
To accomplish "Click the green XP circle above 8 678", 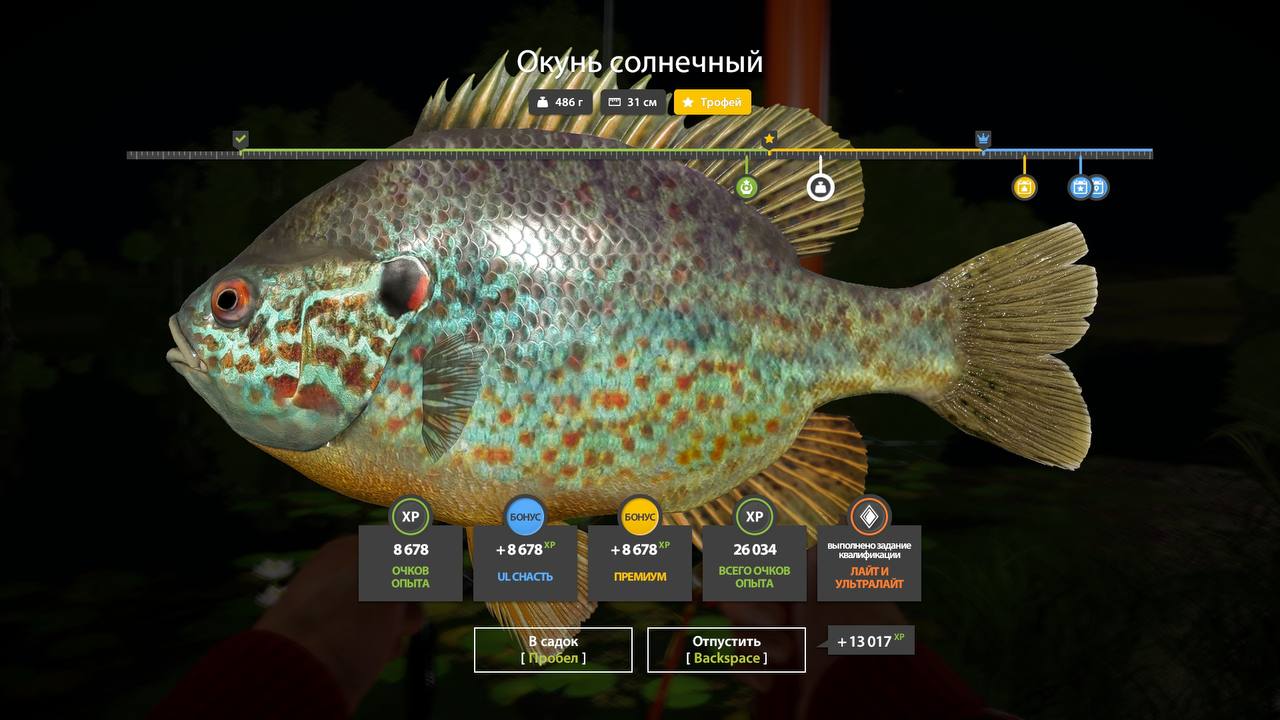I will pyautogui.click(x=410, y=517).
